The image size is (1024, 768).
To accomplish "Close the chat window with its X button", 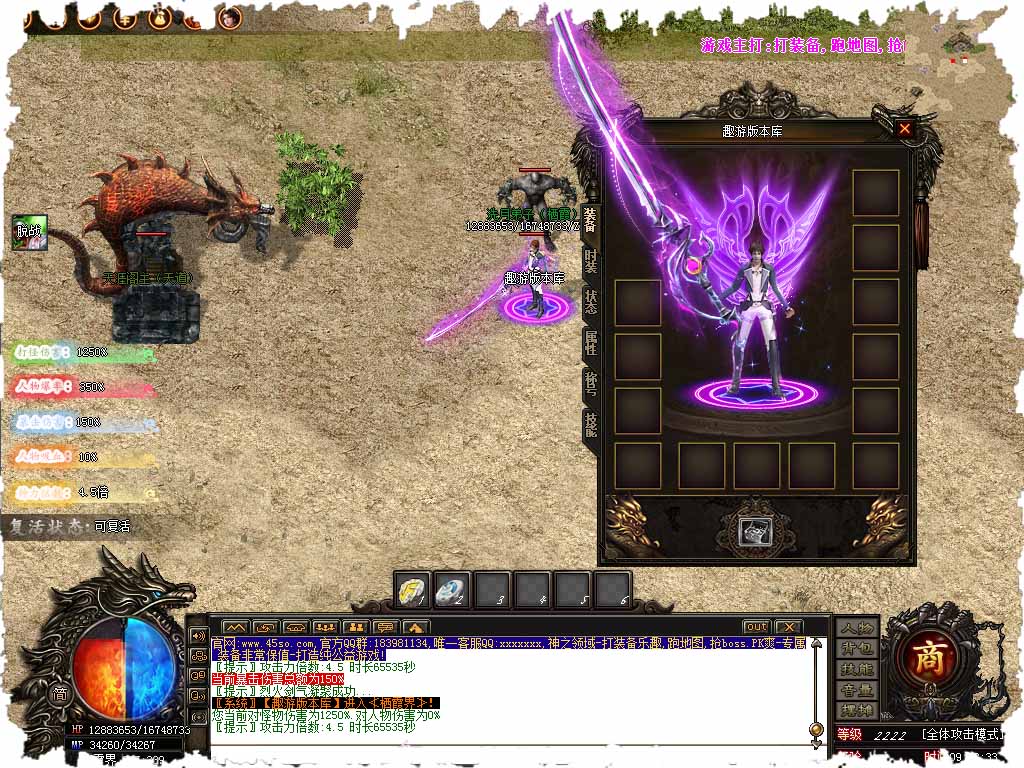I will (789, 627).
